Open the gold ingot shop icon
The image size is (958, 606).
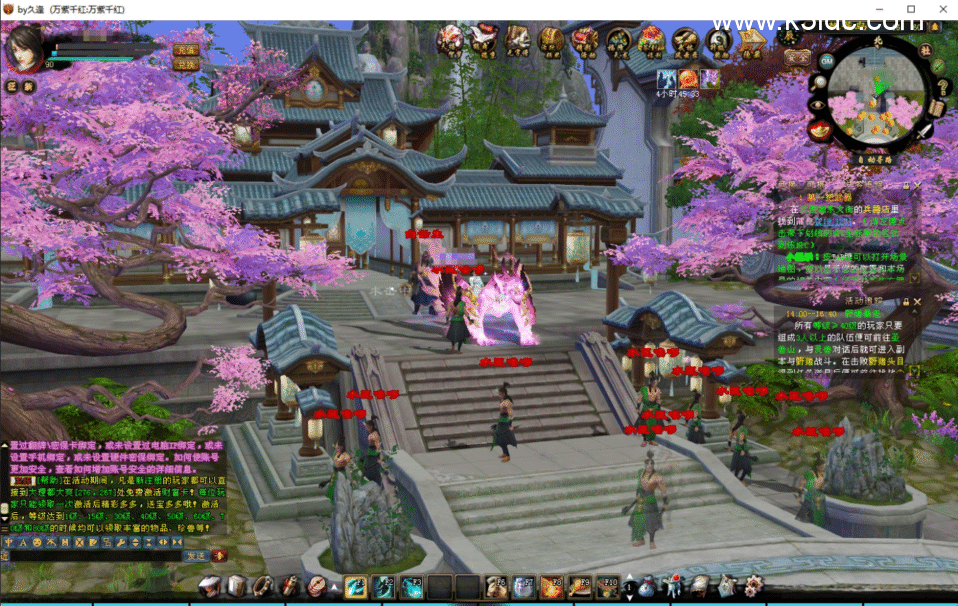pyautogui.click(x=821, y=130)
